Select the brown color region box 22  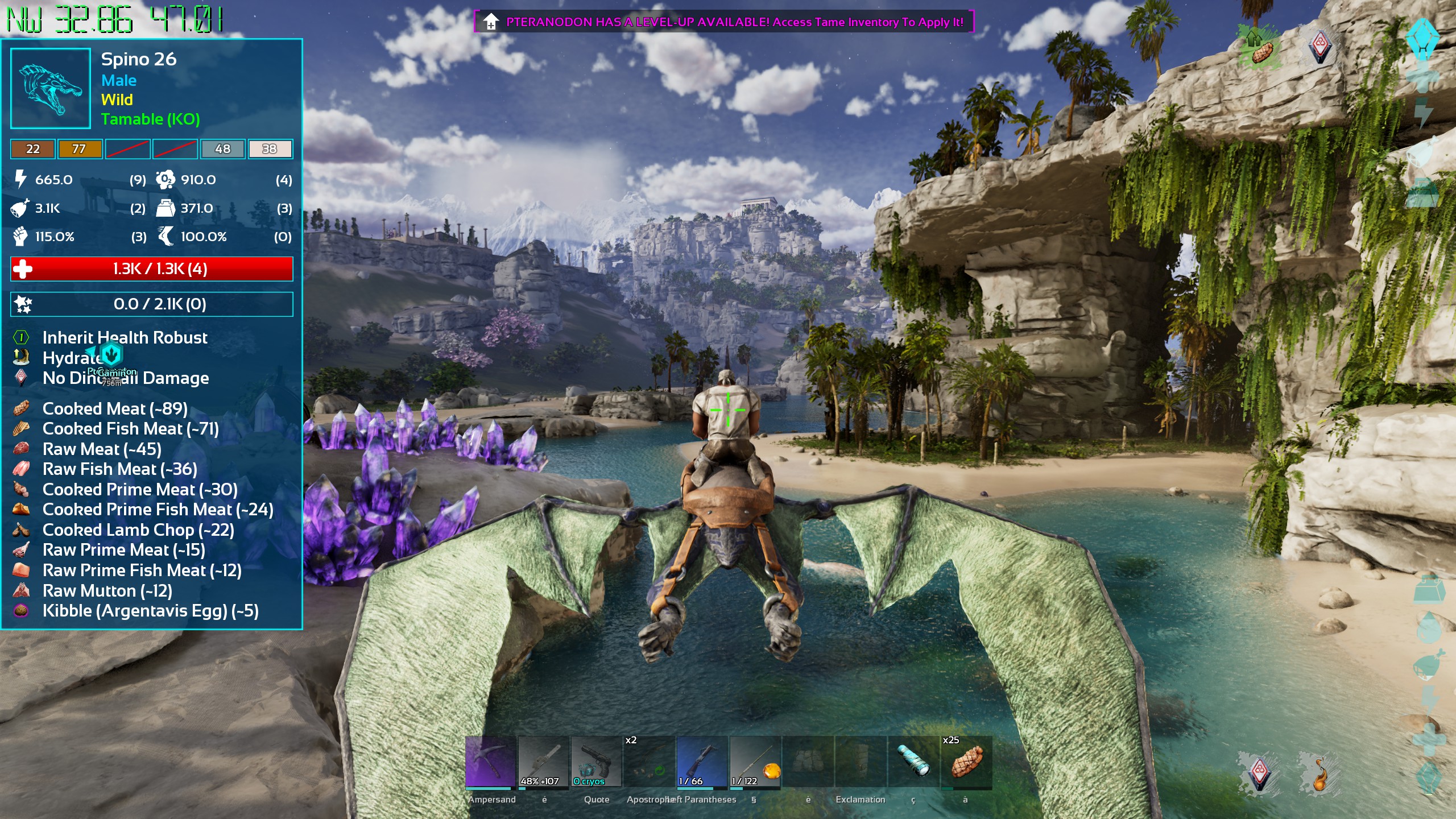(33, 149)
